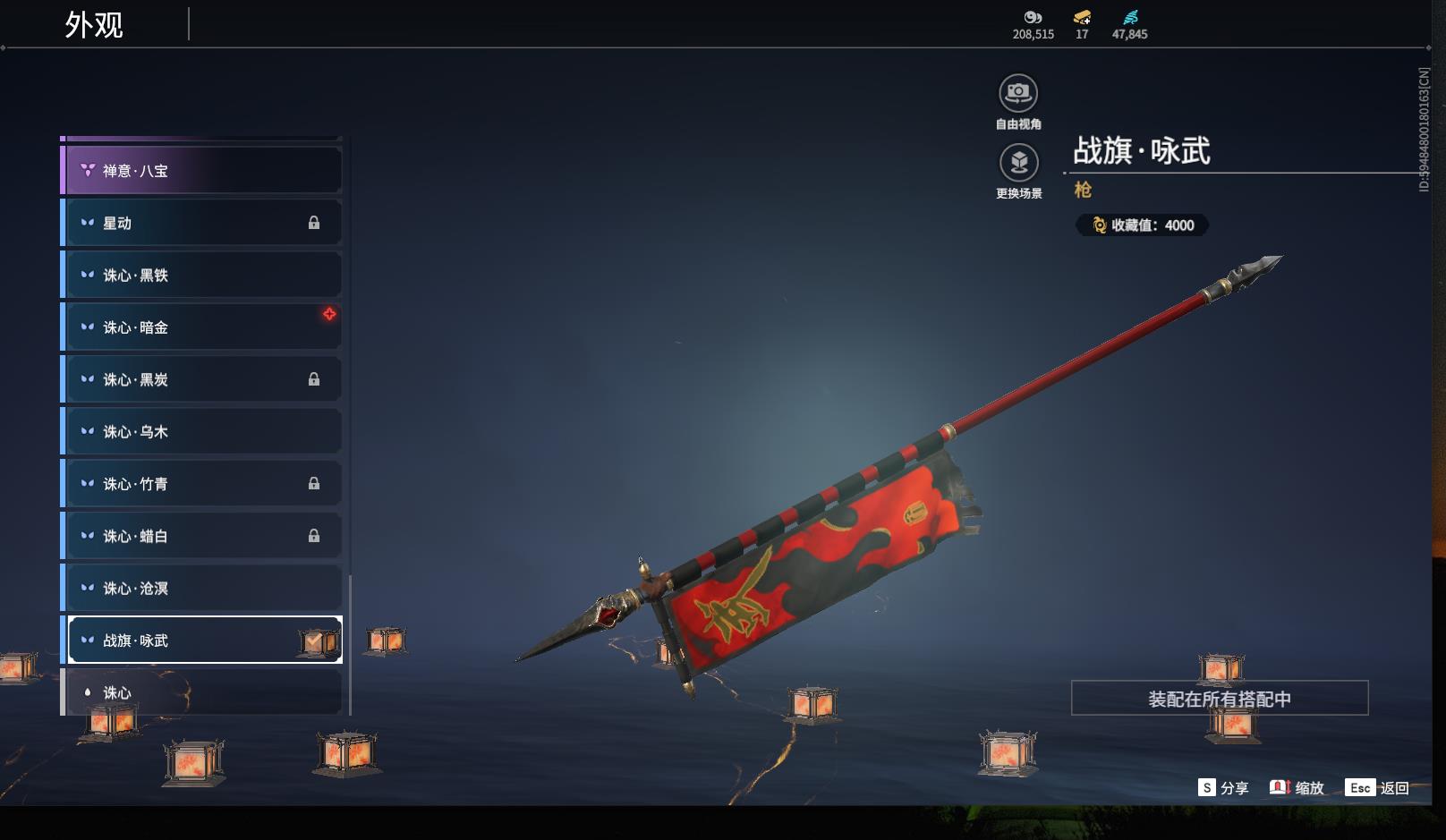Share the weapon skin via 分享
1446x840 pixels.
(1223, 788)
